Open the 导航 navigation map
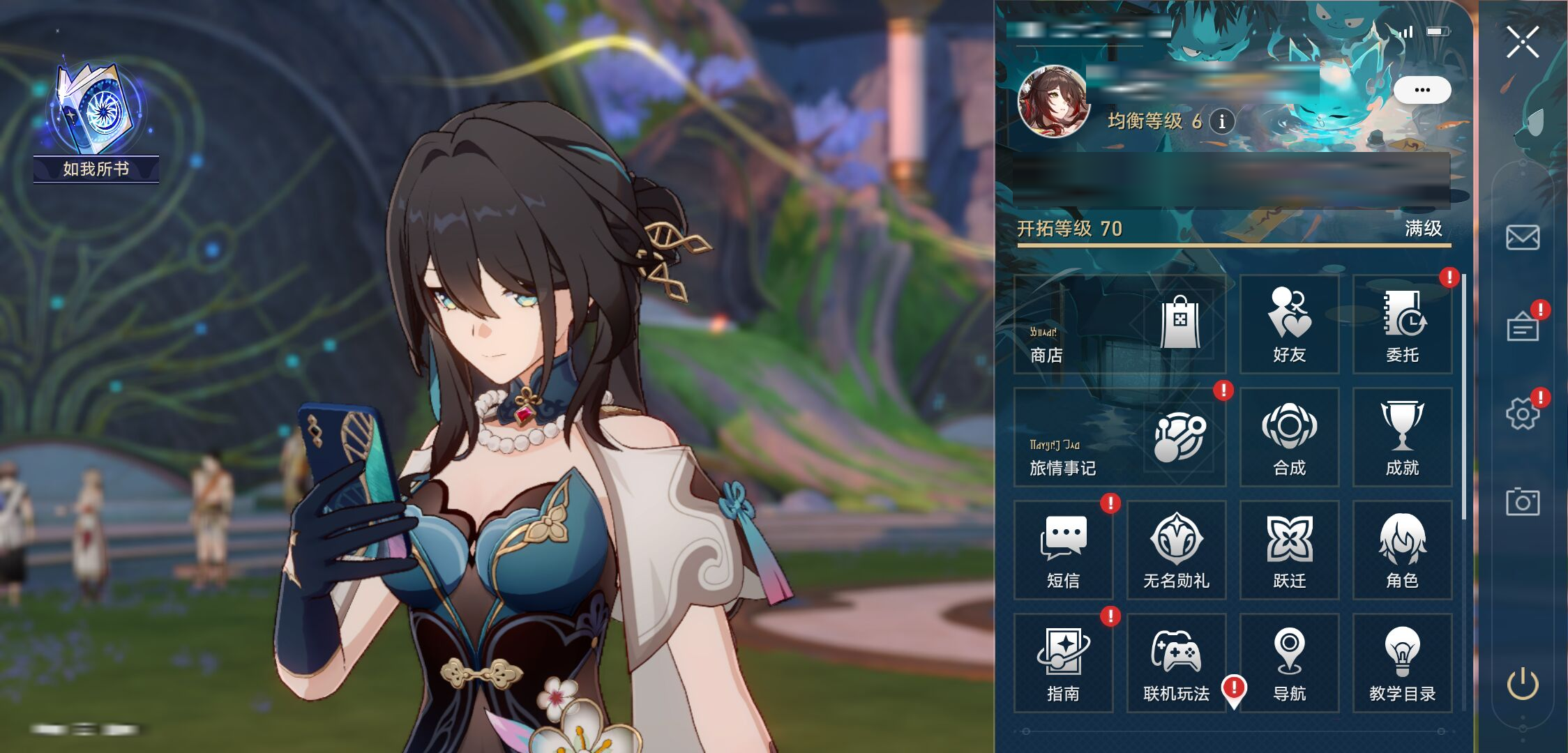The image size is (1568, 753). [1289, 663]
